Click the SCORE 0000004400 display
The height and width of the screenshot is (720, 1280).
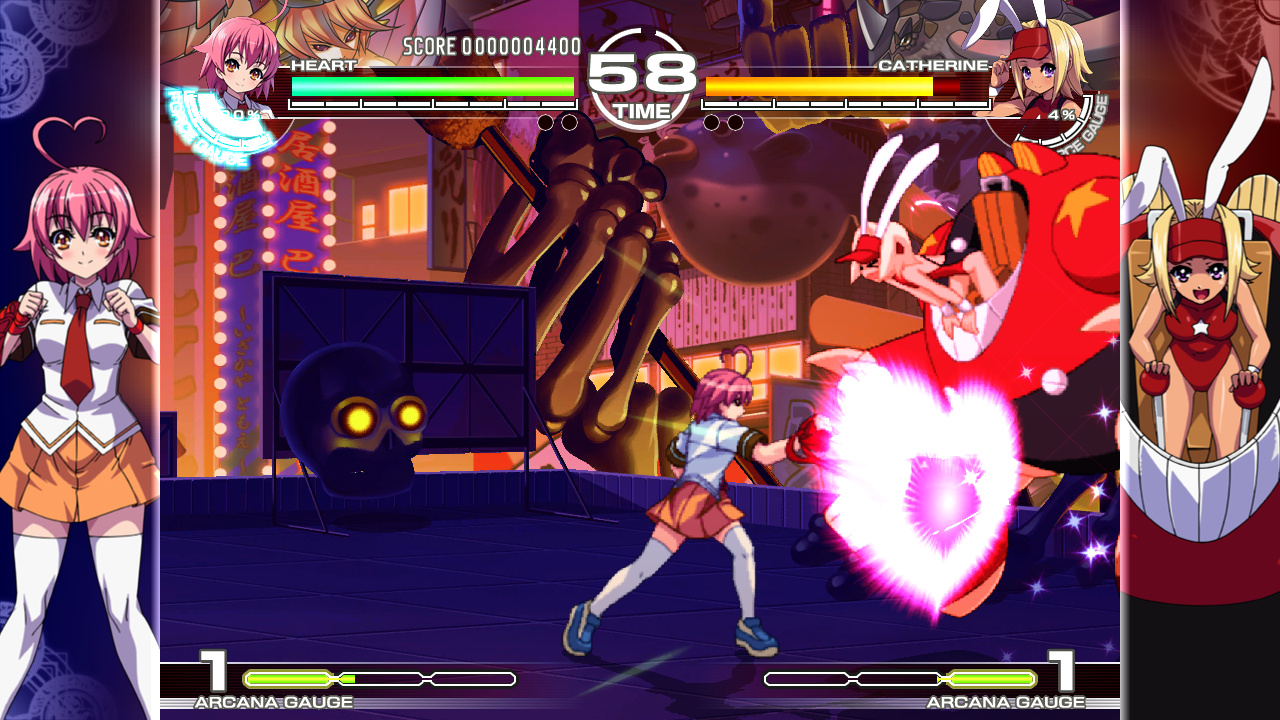[x=488, y=45]
